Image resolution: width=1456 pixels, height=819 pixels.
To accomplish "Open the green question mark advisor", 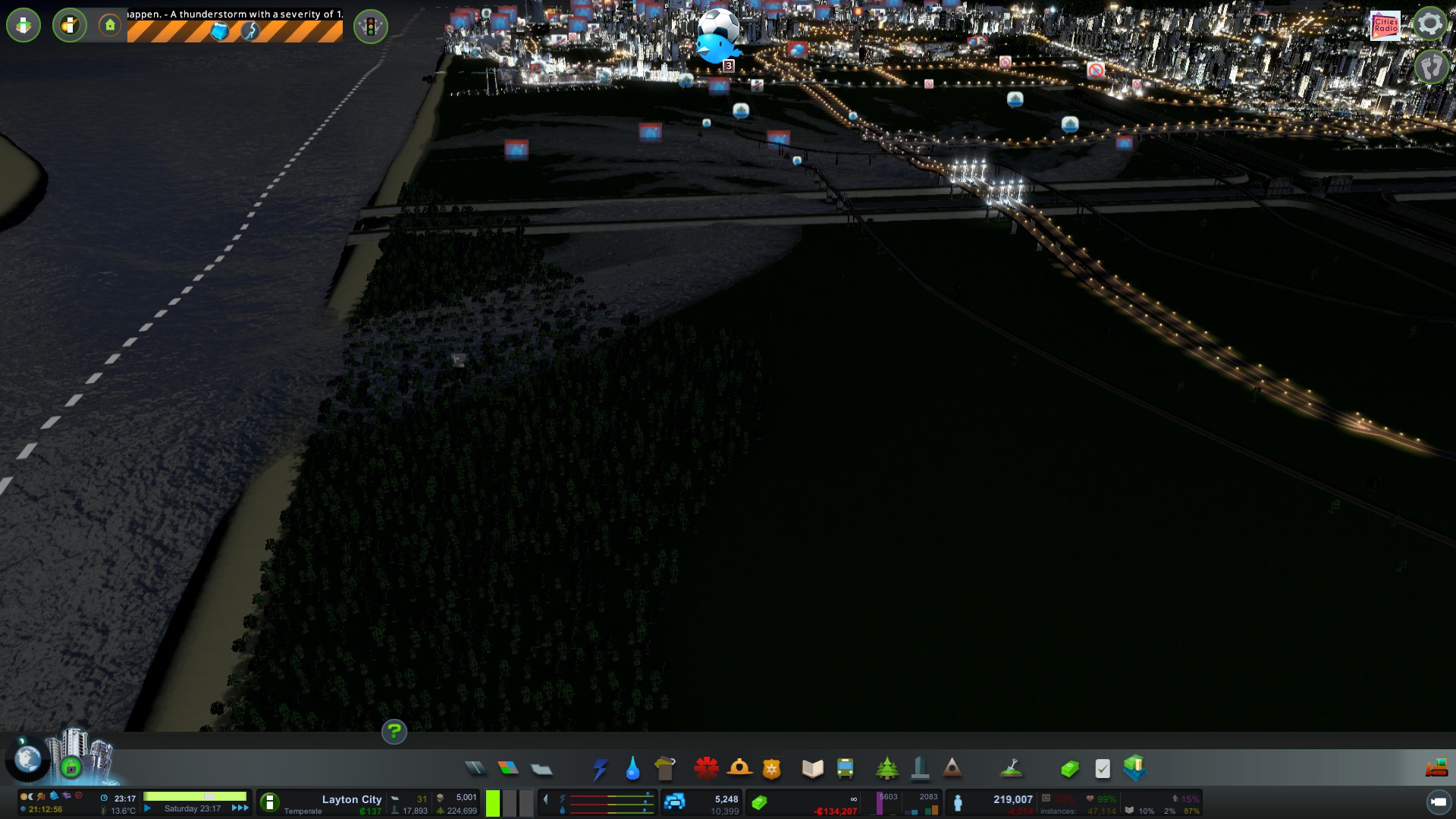I will (394, 732).
